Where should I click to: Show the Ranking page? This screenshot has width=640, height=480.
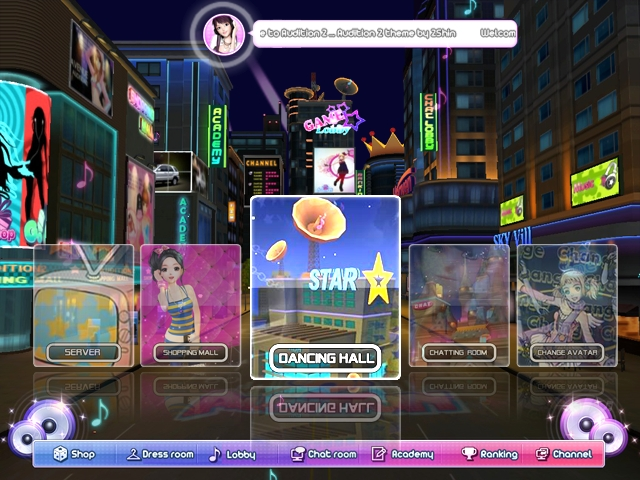click(489, 454)
